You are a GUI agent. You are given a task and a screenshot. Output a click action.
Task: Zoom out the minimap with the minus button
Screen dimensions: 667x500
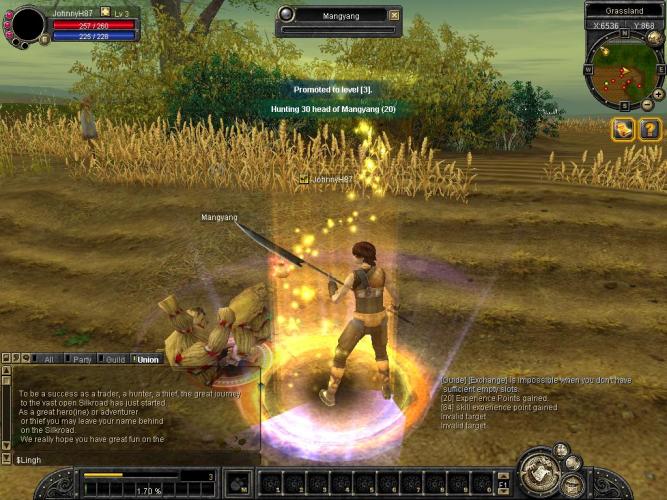click(646, 105)
